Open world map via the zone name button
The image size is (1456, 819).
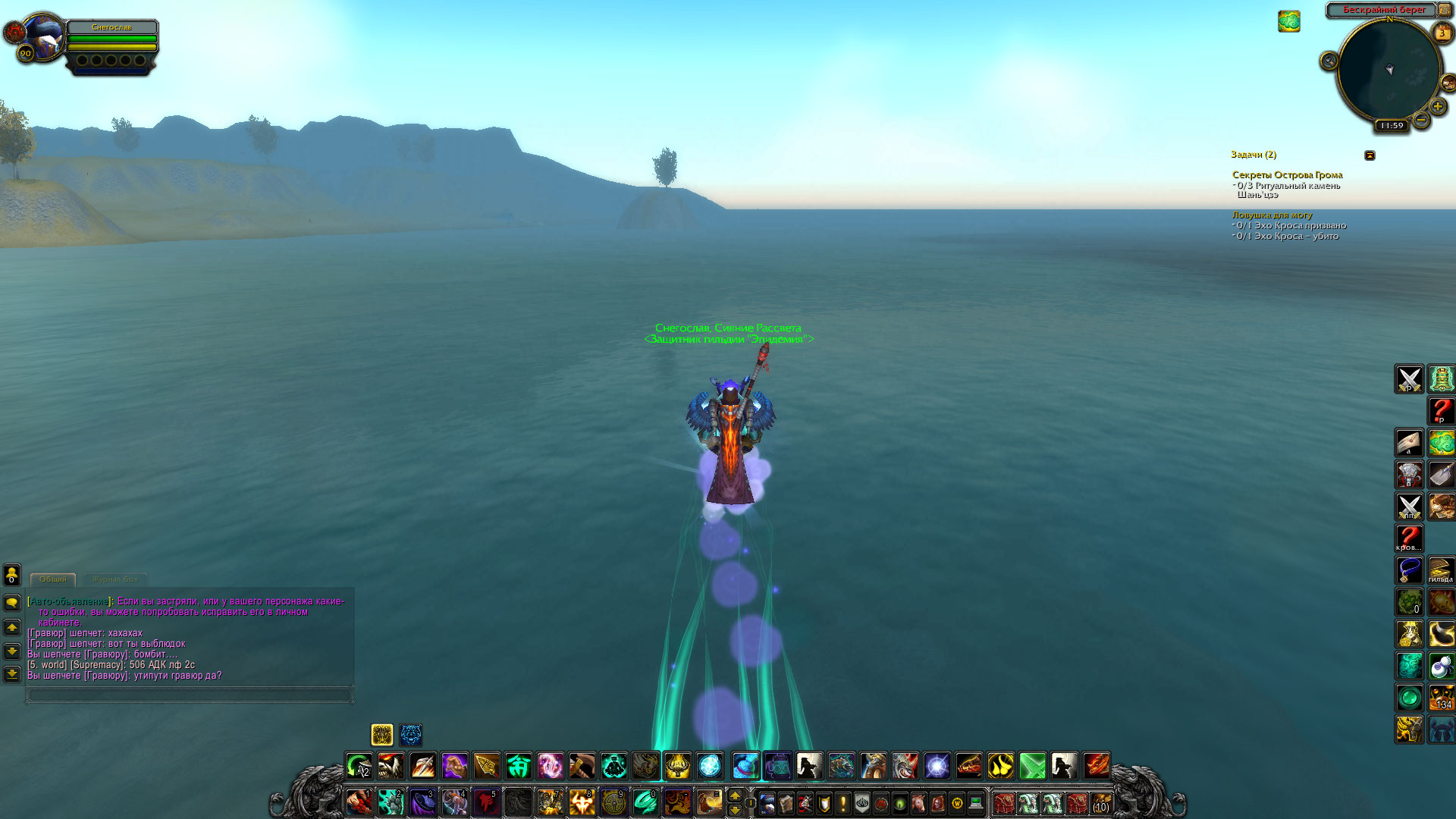[1384, 10]
